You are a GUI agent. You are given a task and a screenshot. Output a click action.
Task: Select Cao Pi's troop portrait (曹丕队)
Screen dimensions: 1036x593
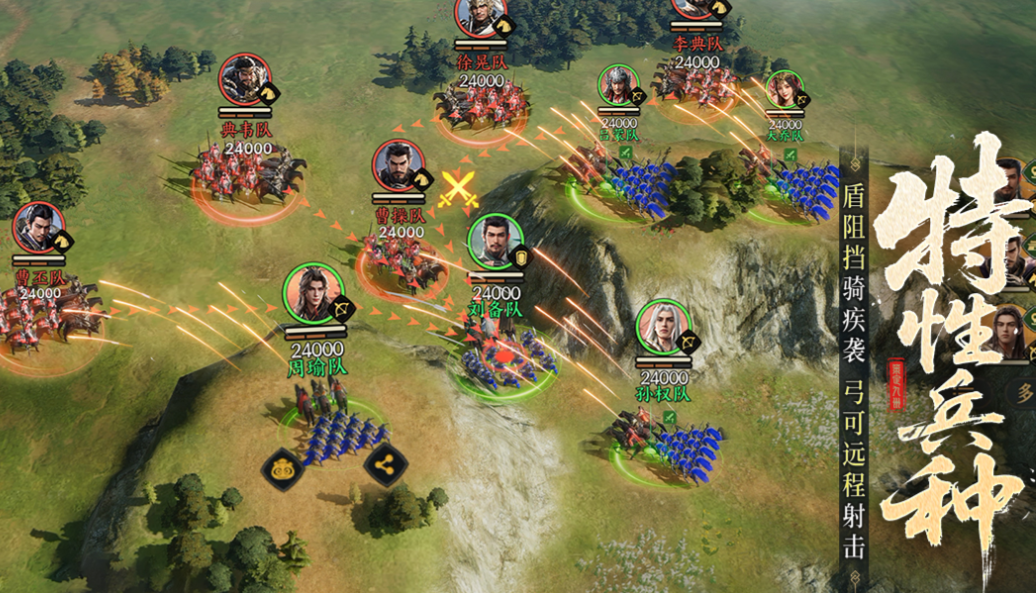point(39,228)
